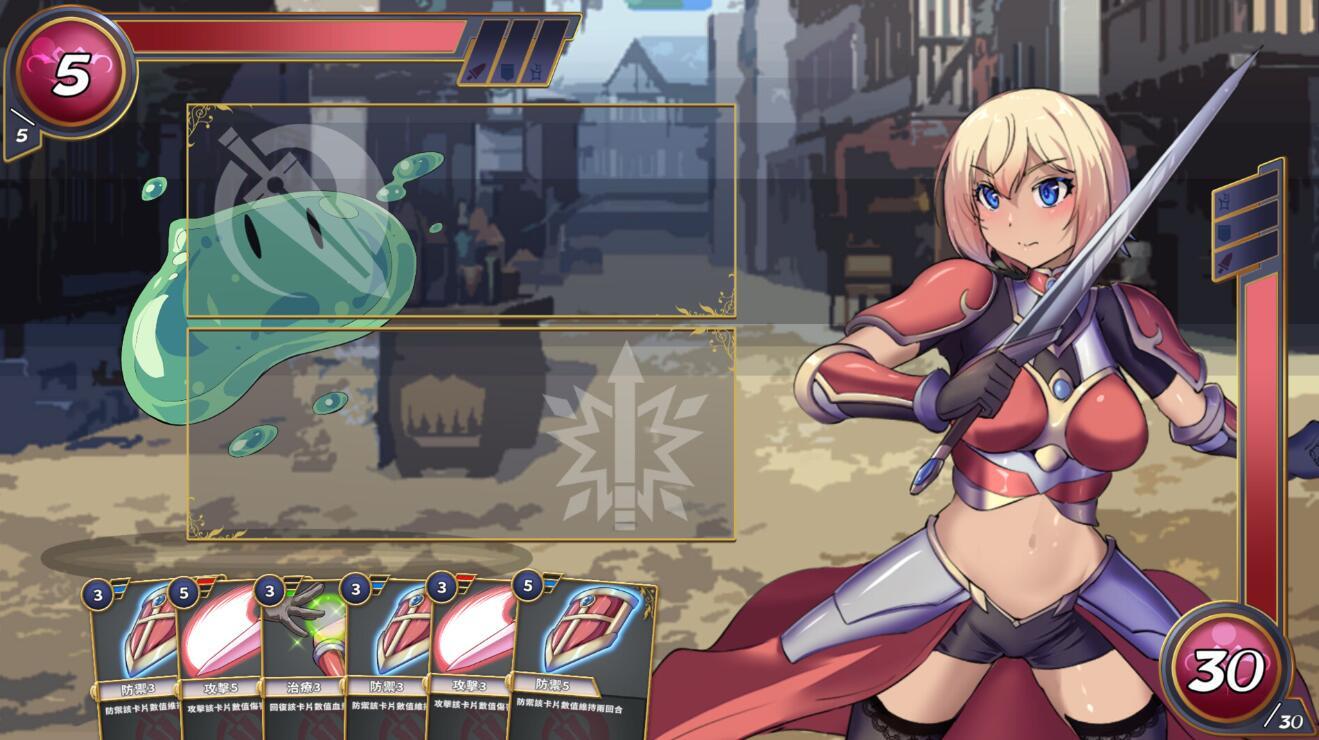Click the shield icon on the right-side status panel
This screenshot has width=1319, height=740.
(1223, 232)
